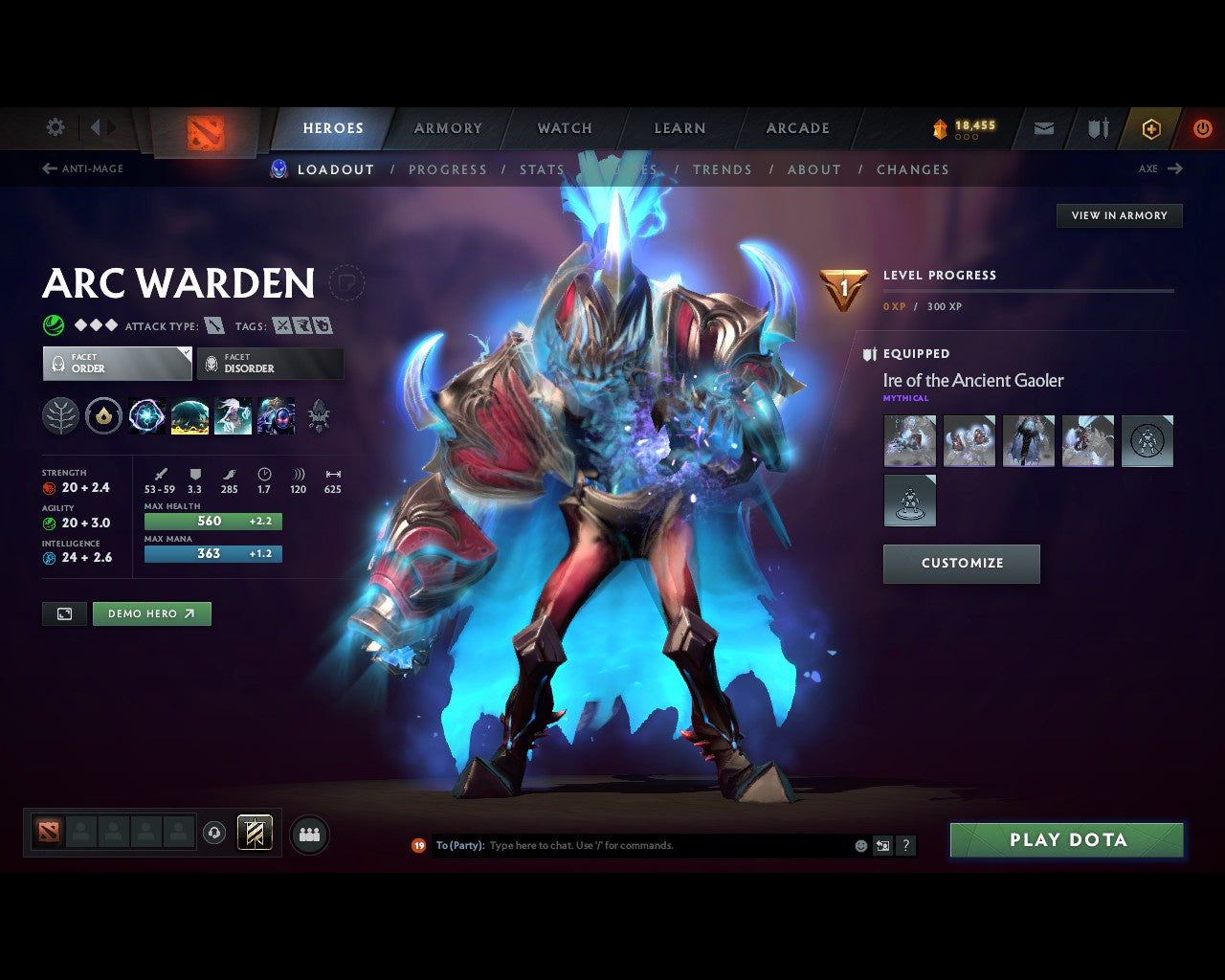This screenshot has width=1225, height=980.
Task: Select the last Ire of the Ancient Gaoler thumbnail
Action: (x=910, y=500)
